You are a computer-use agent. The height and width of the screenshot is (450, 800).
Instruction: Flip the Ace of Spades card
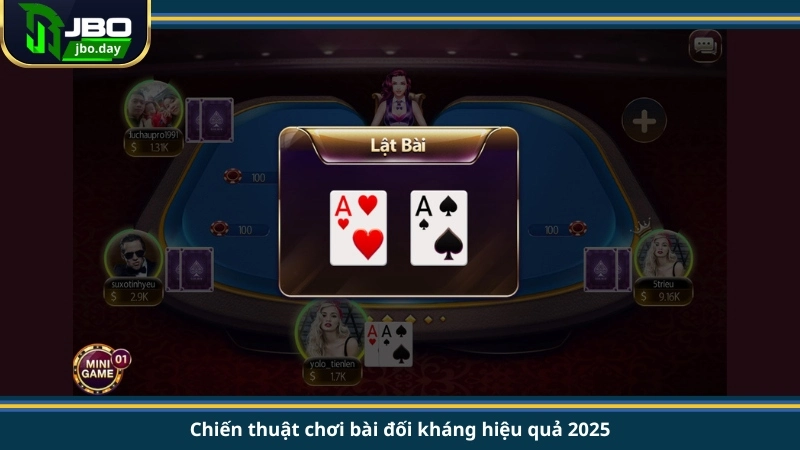[x=438, y=227]
